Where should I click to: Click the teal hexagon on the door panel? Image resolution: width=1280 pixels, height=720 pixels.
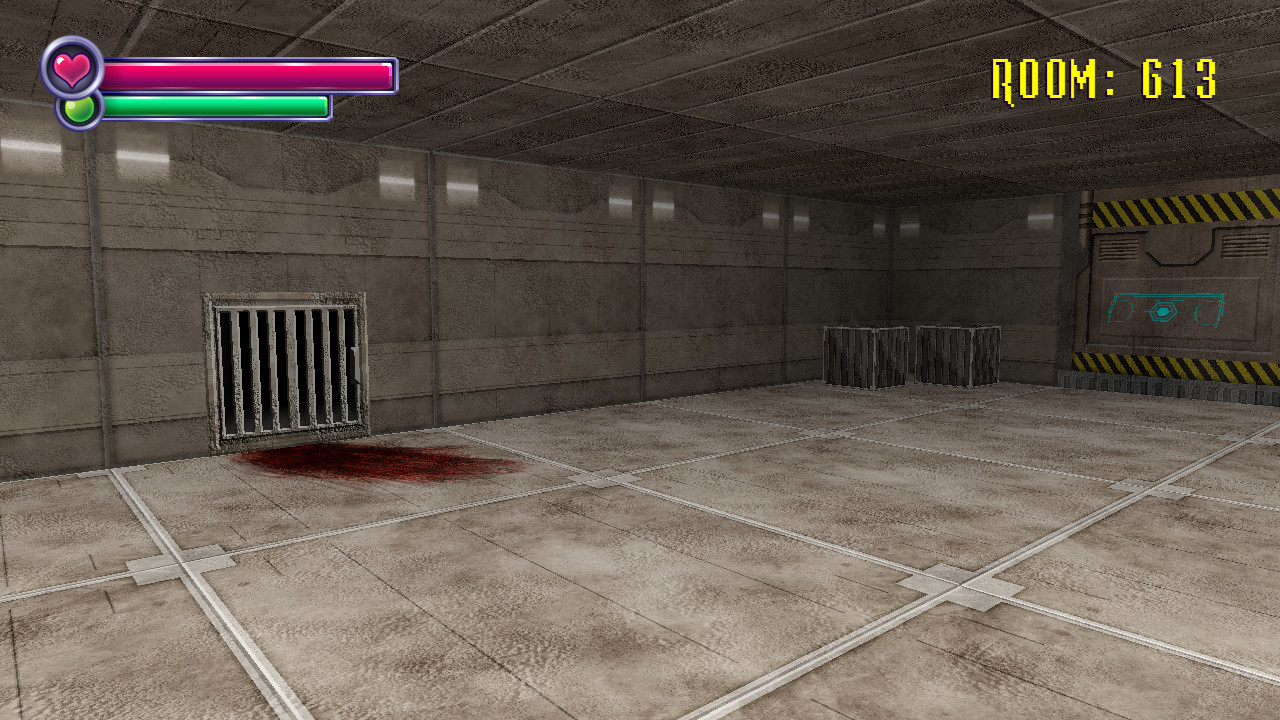click(x=1163, y=311)
